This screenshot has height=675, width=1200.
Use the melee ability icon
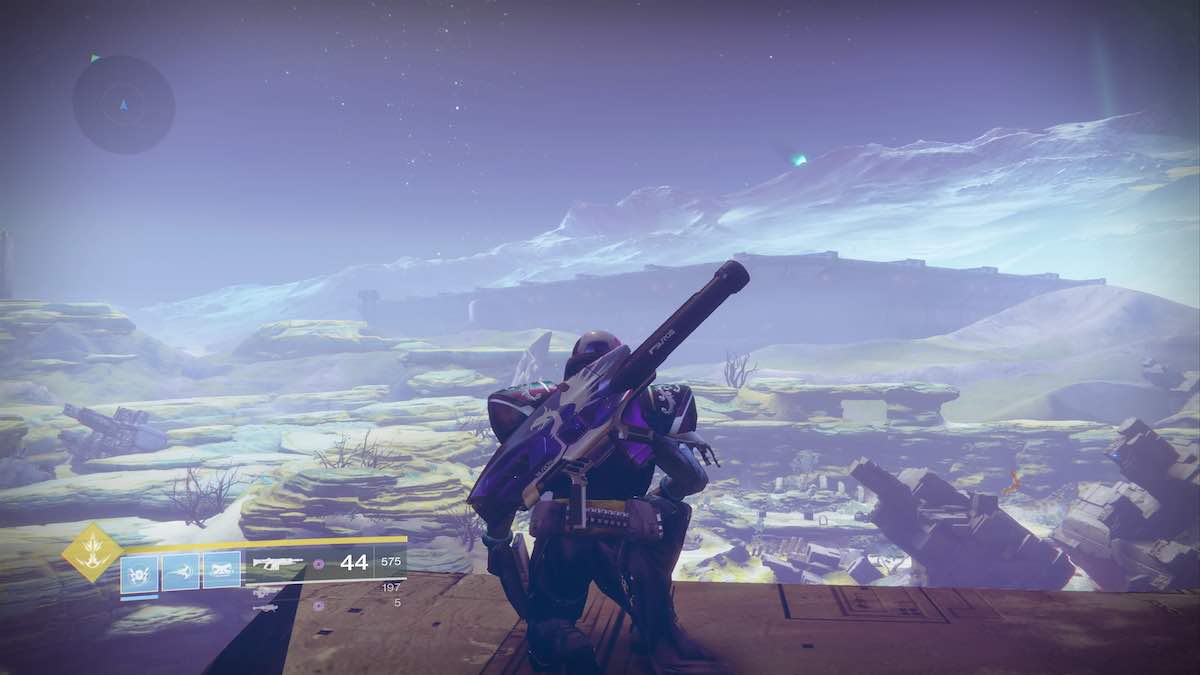click(x=180, y=572)
